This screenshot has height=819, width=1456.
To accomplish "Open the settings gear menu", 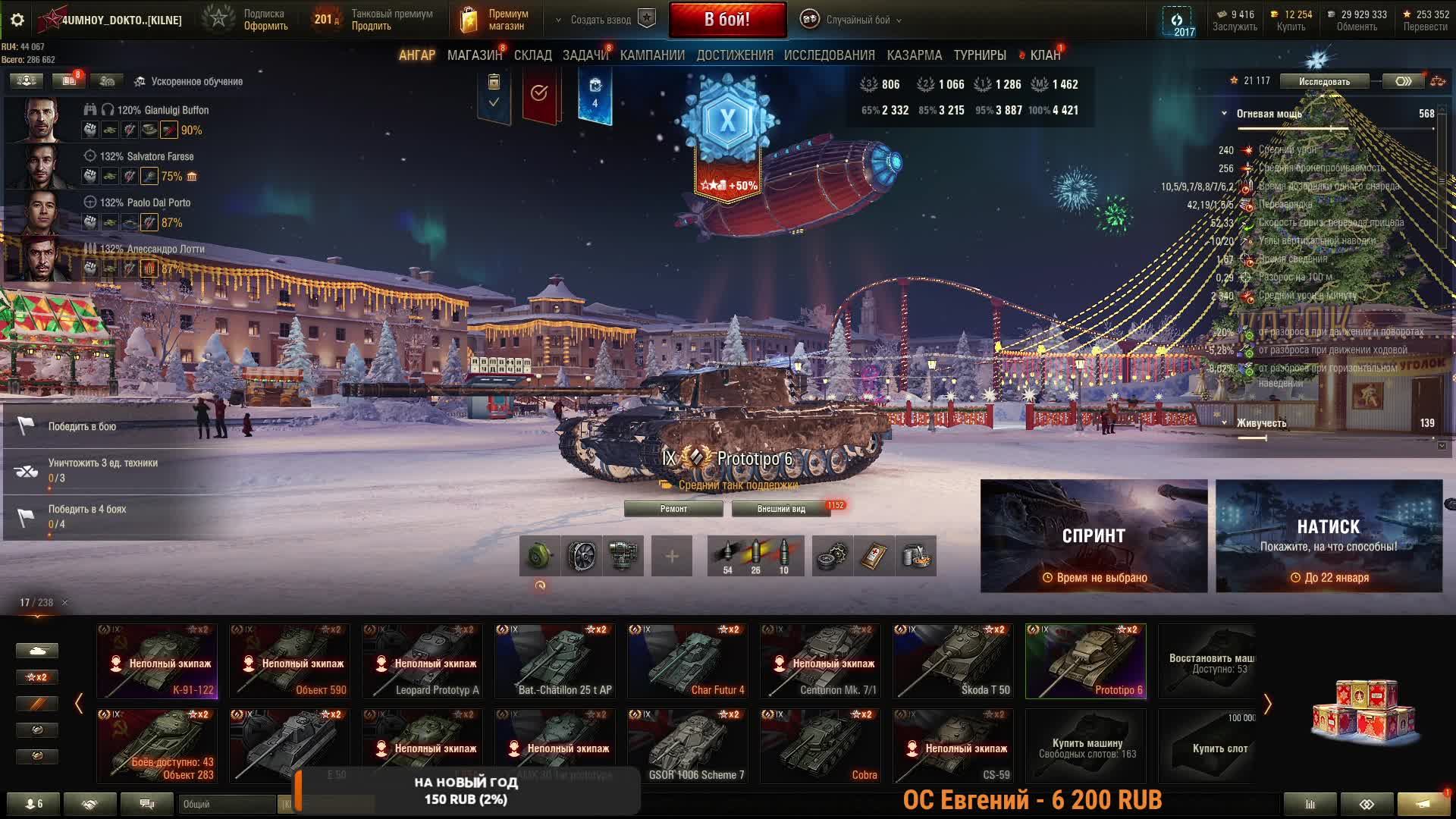I will [x=17, y=20].
